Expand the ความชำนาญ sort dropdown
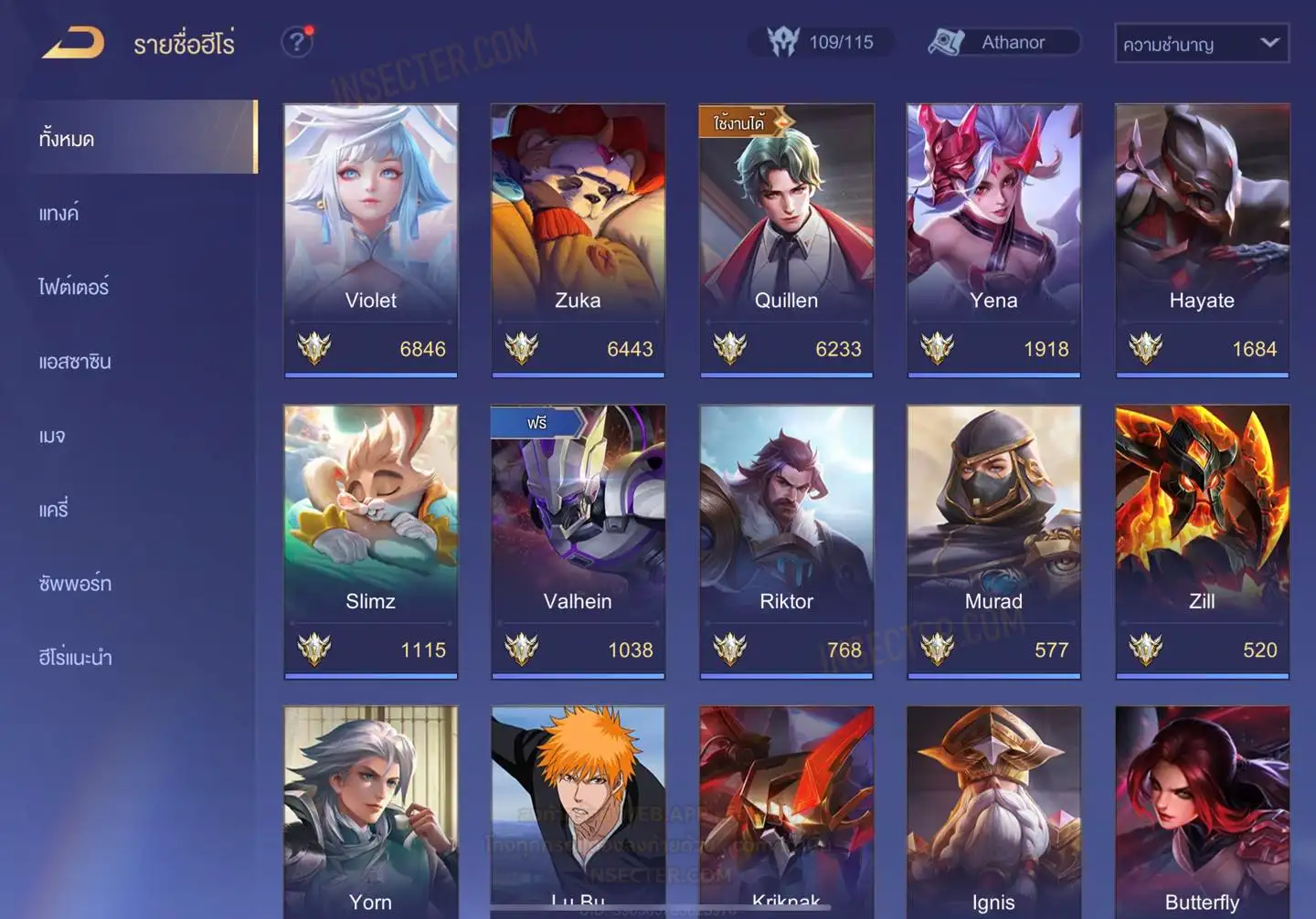The width and height of the screenshot is (1316, 919). [1201, 43]
